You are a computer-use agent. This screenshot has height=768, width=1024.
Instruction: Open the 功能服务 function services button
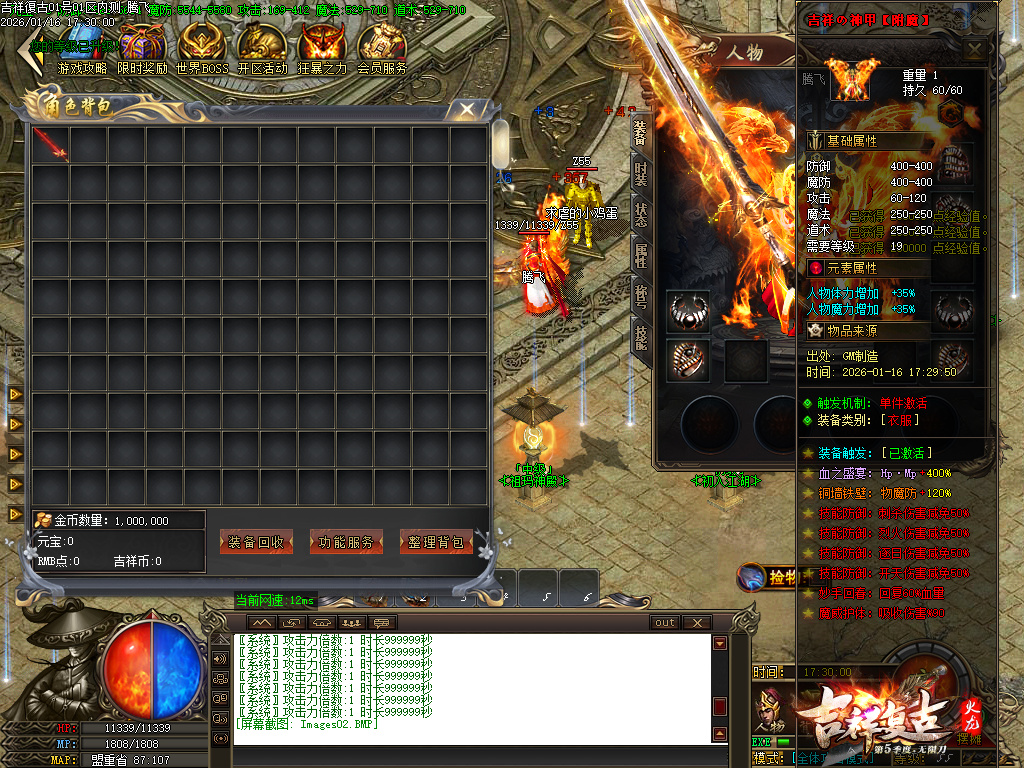pyautogui.click(x=346, y=542)
